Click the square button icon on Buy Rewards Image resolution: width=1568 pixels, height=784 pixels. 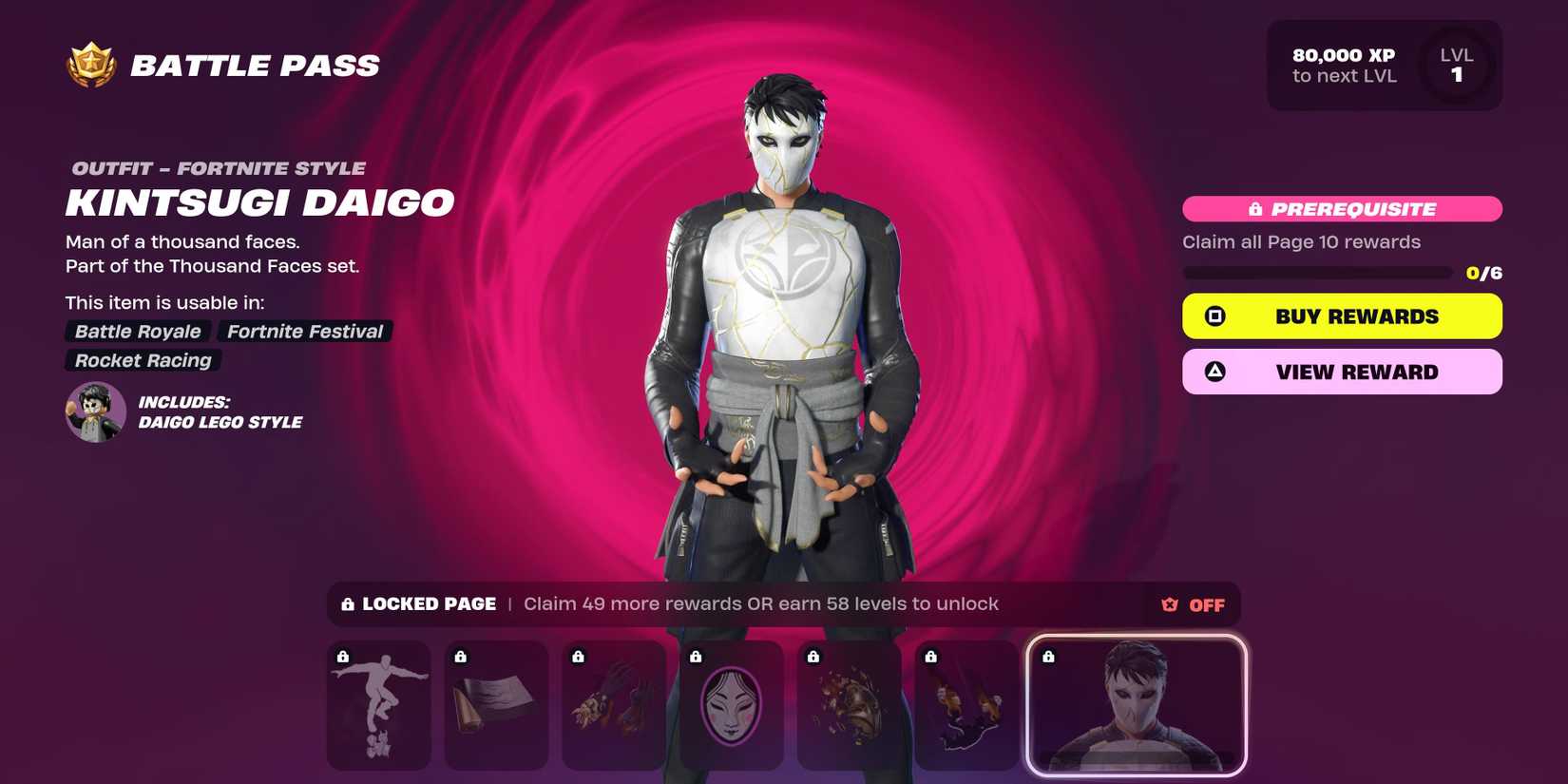click(1214, 316)
